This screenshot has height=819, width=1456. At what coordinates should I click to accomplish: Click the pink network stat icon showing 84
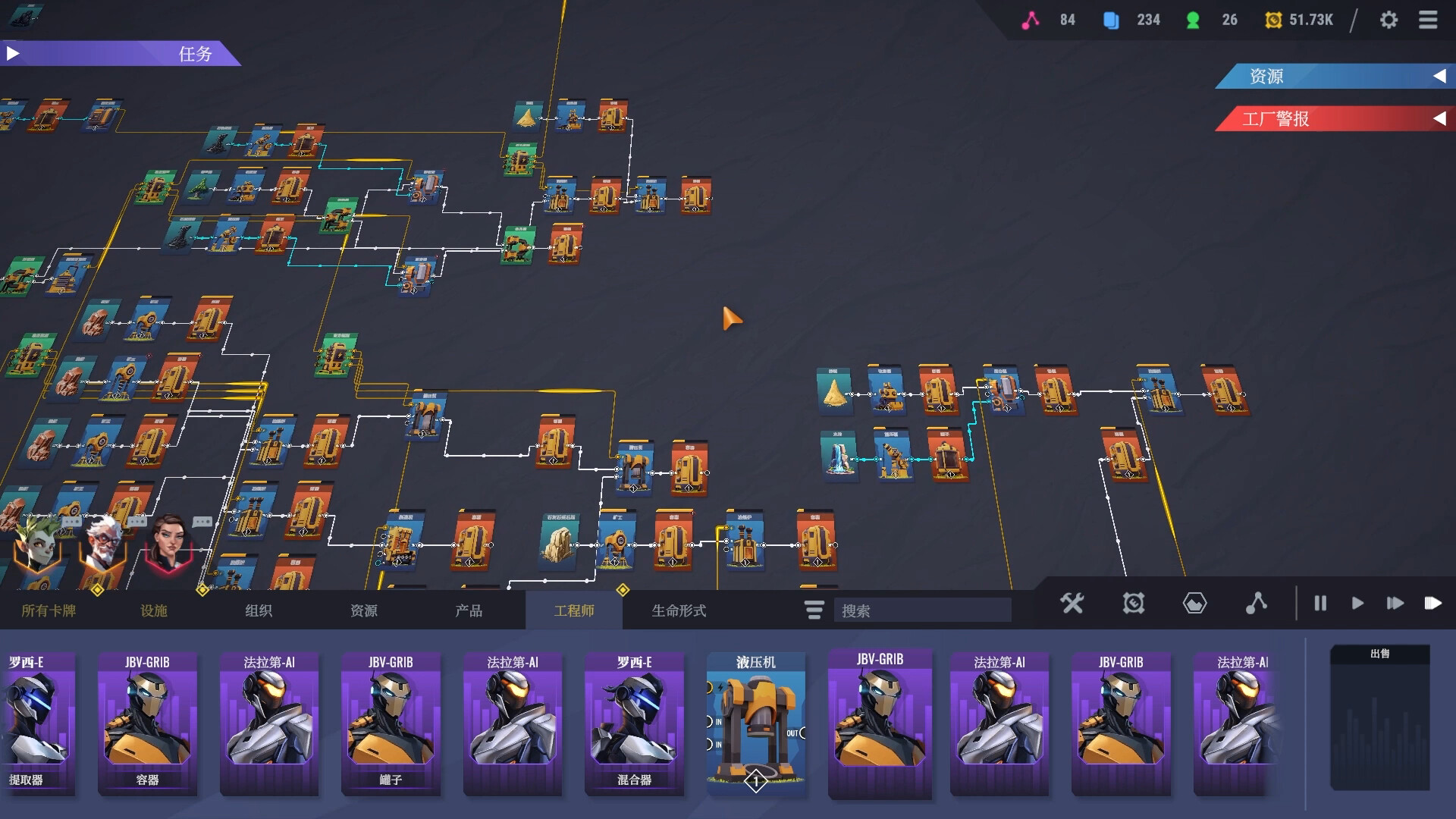(1029, 20)
